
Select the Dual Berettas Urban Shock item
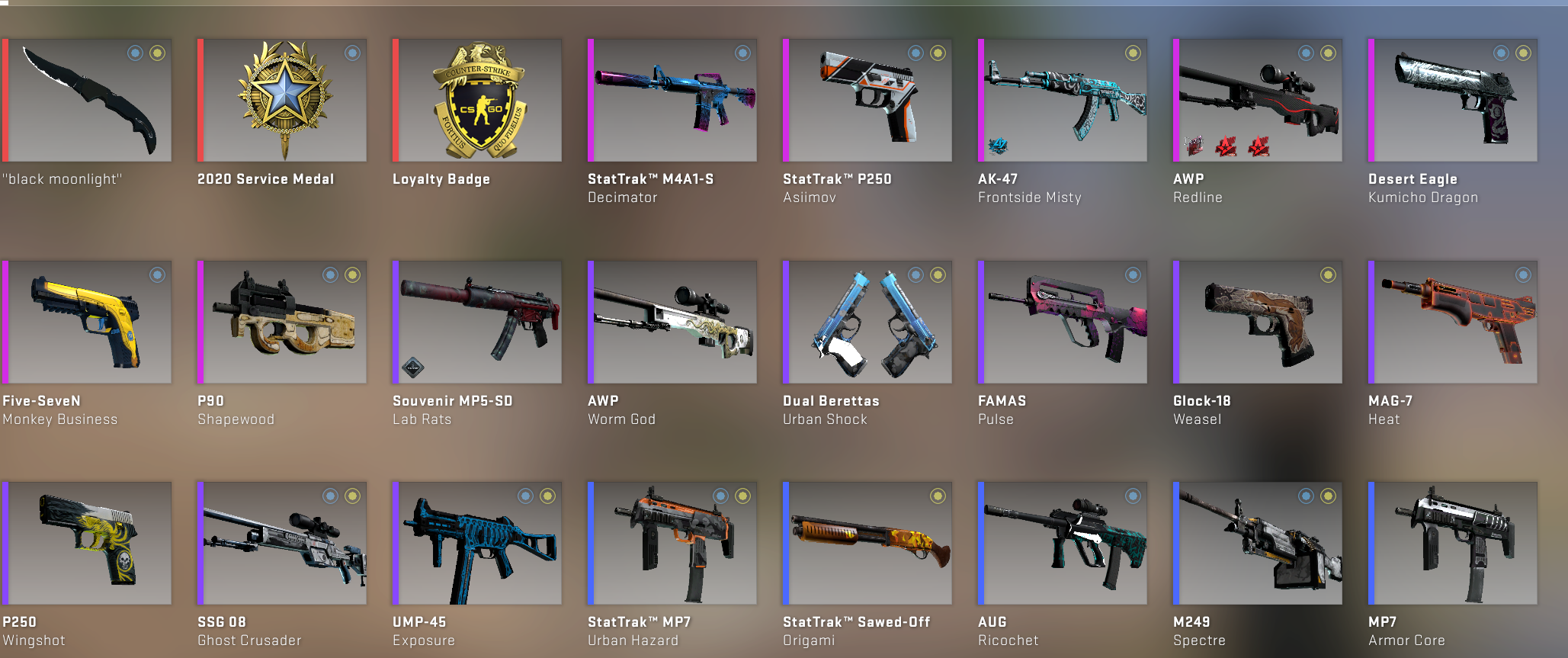(x=867, y=322)
